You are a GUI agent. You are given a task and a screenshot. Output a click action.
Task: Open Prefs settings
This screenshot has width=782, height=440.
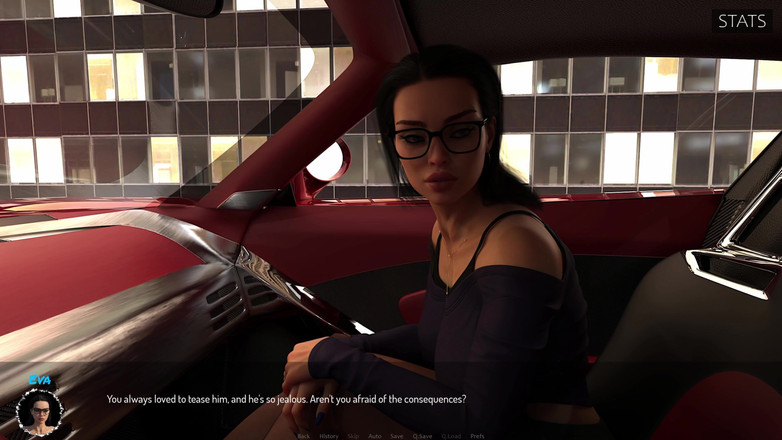tap(478, 436)
